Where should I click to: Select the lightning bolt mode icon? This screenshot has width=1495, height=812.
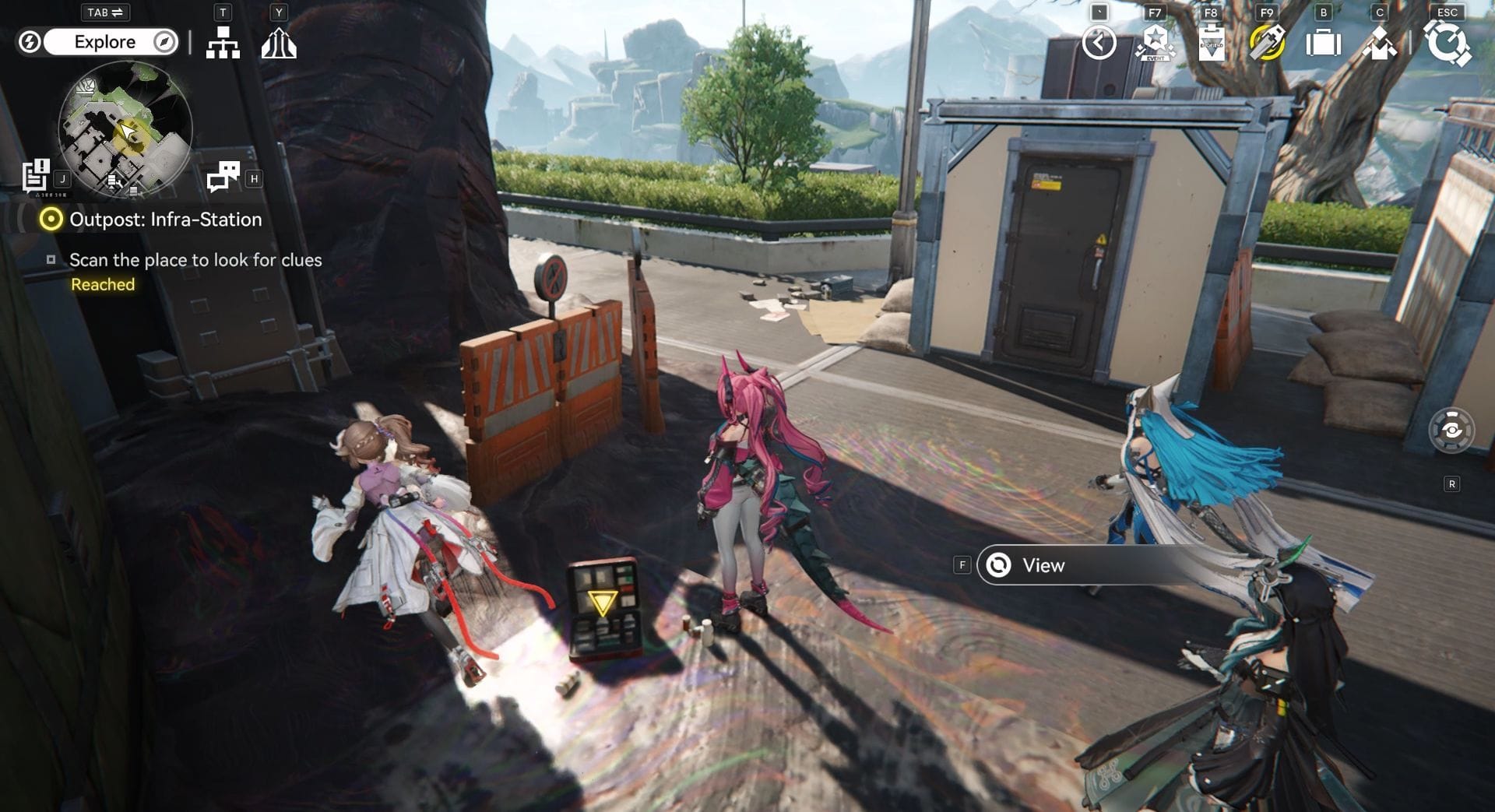[30, 42]
